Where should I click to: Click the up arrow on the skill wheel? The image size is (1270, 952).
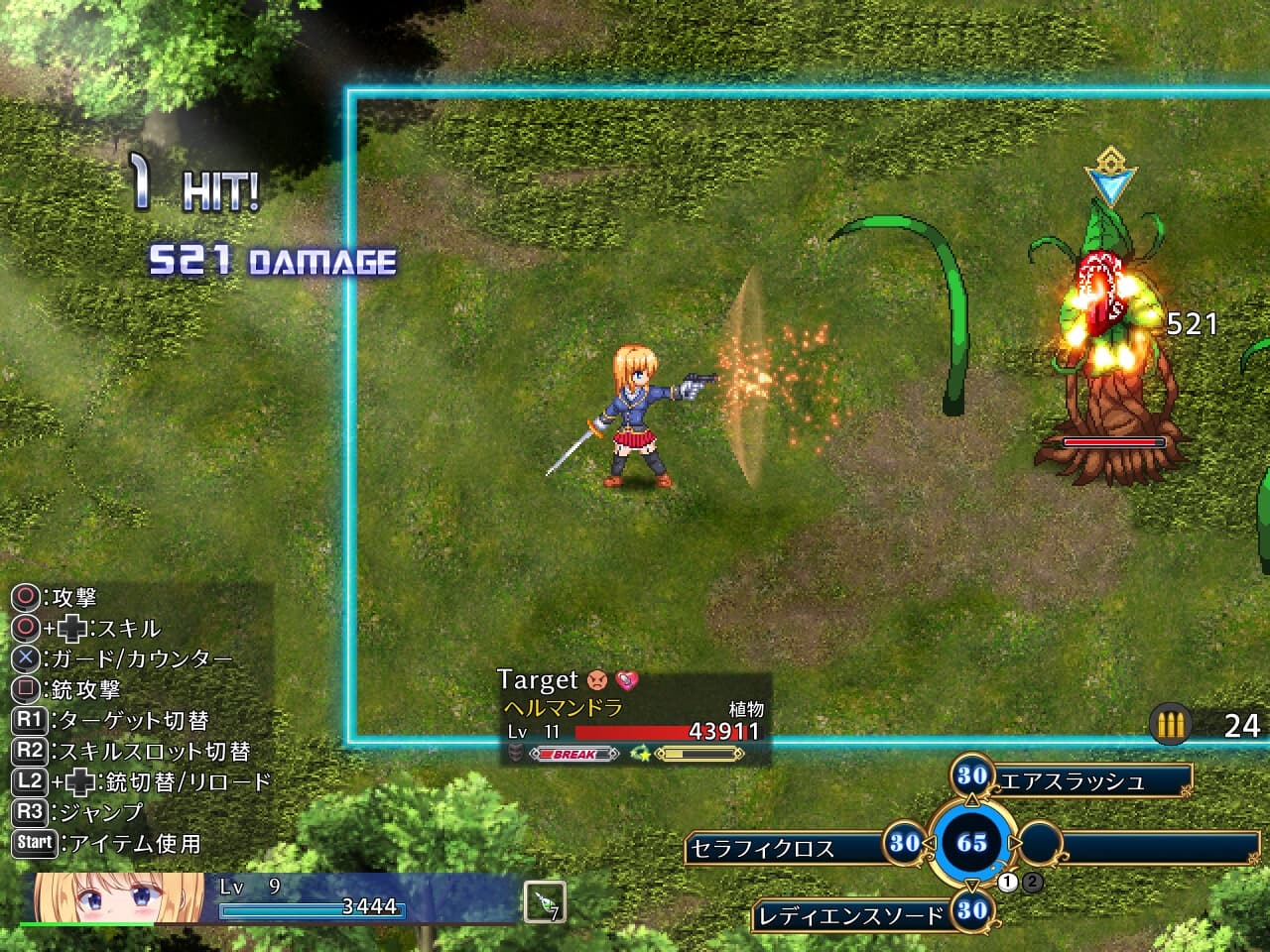point(971,799)
